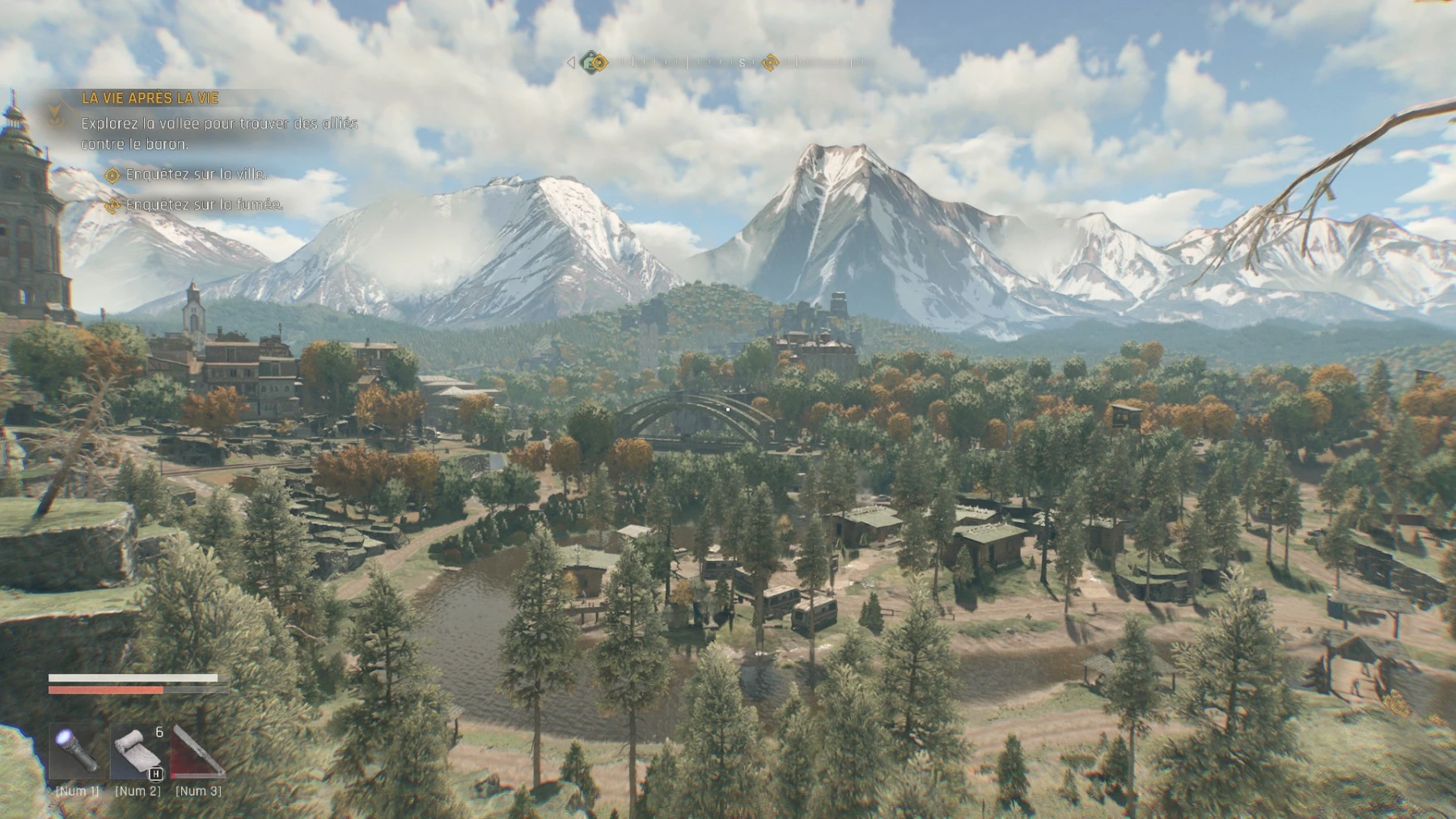Click the left arrow at the compass edge

(571, 64)
